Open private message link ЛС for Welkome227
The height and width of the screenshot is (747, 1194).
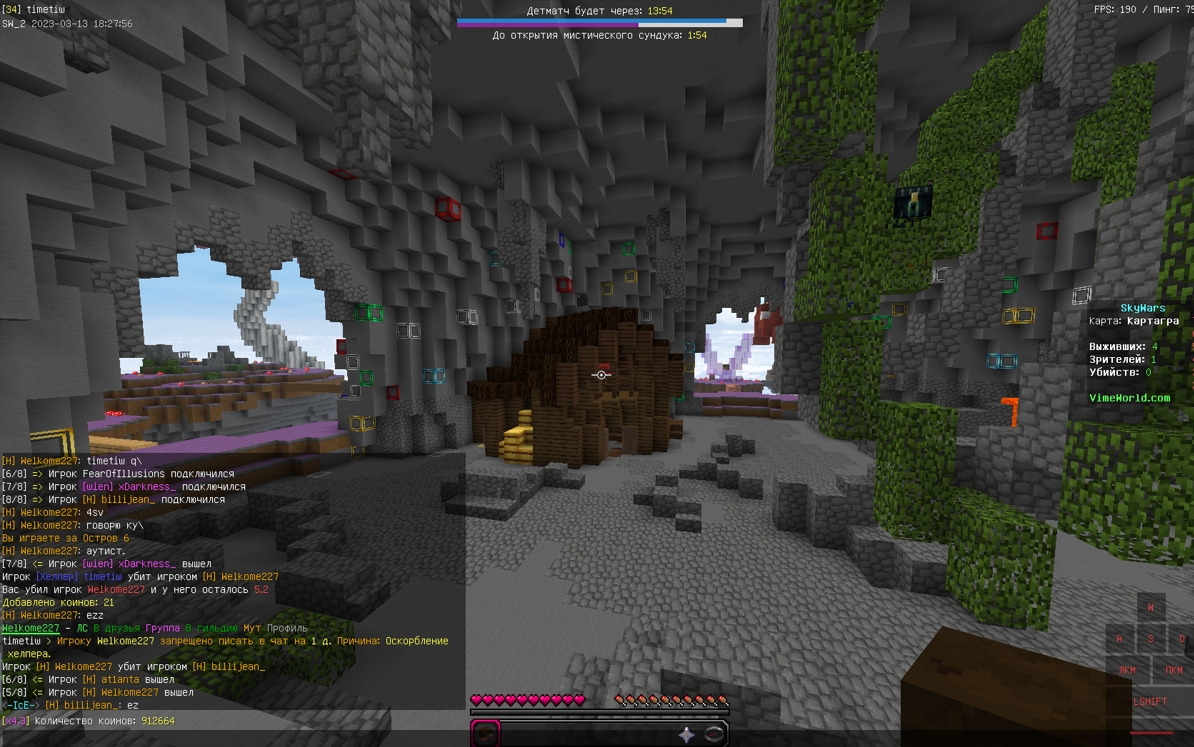82,628
